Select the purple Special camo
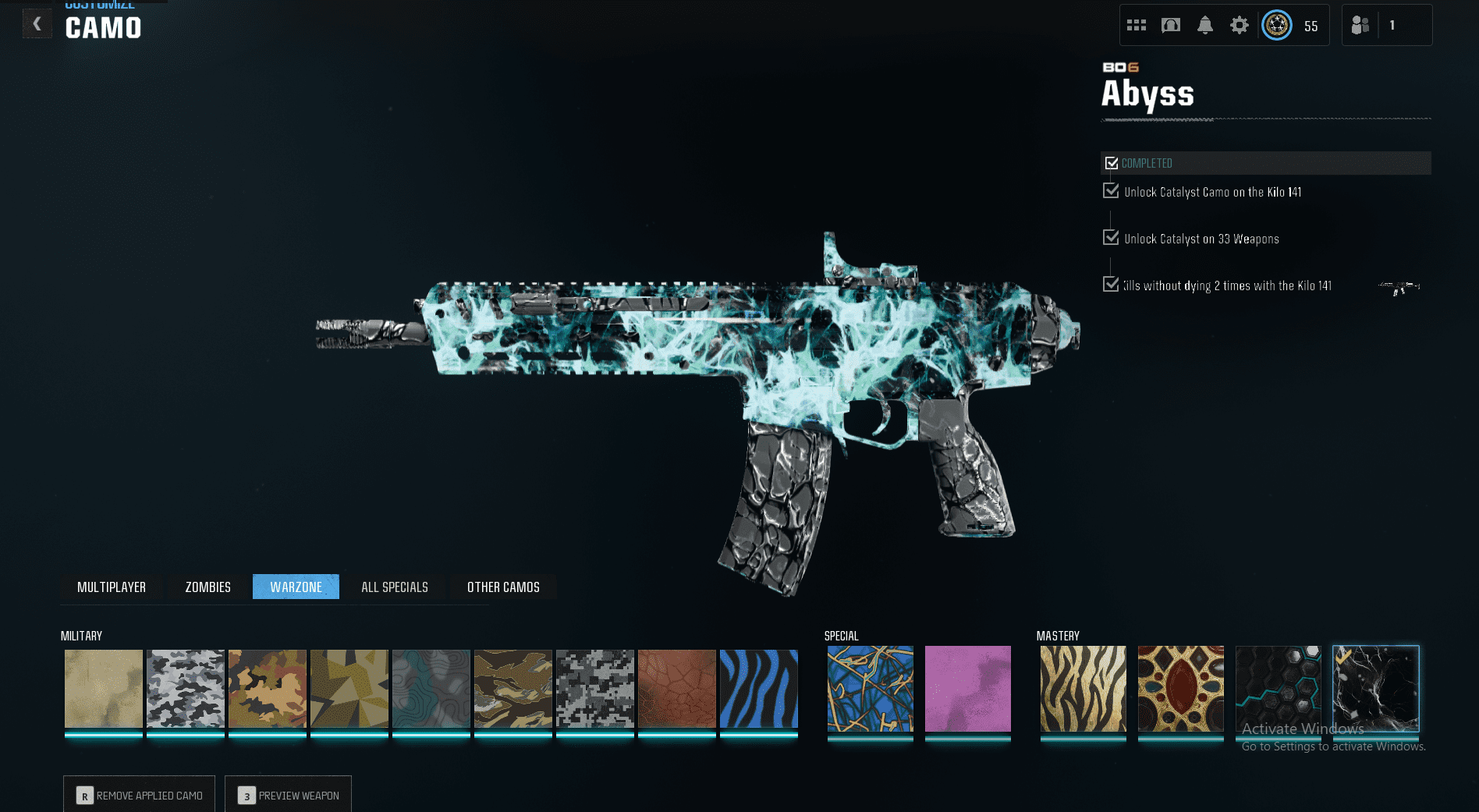The image size is (1479, 812). pyautogui.click(x=967, y=689)
